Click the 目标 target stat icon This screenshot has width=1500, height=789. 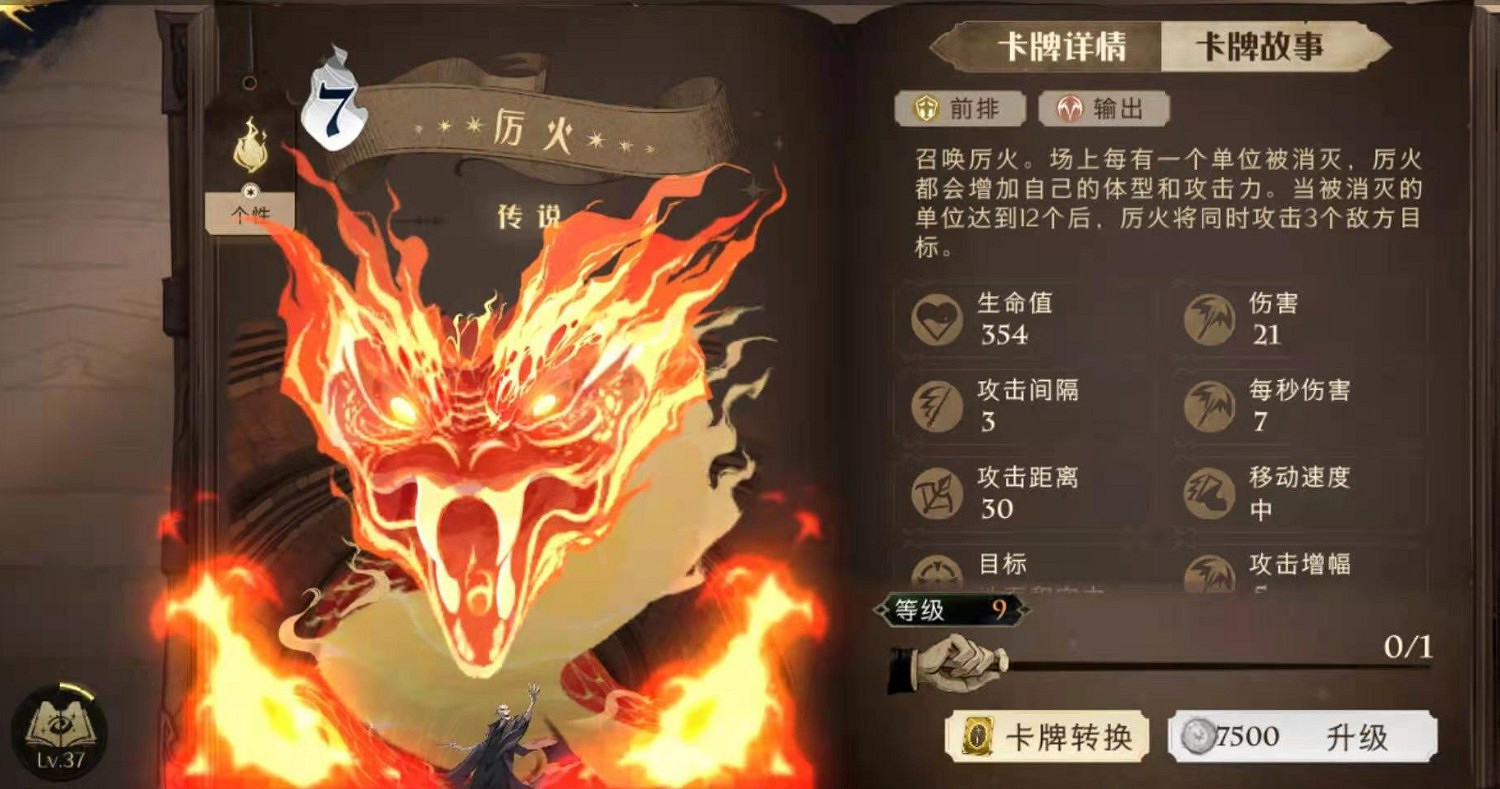coord(936,570)
